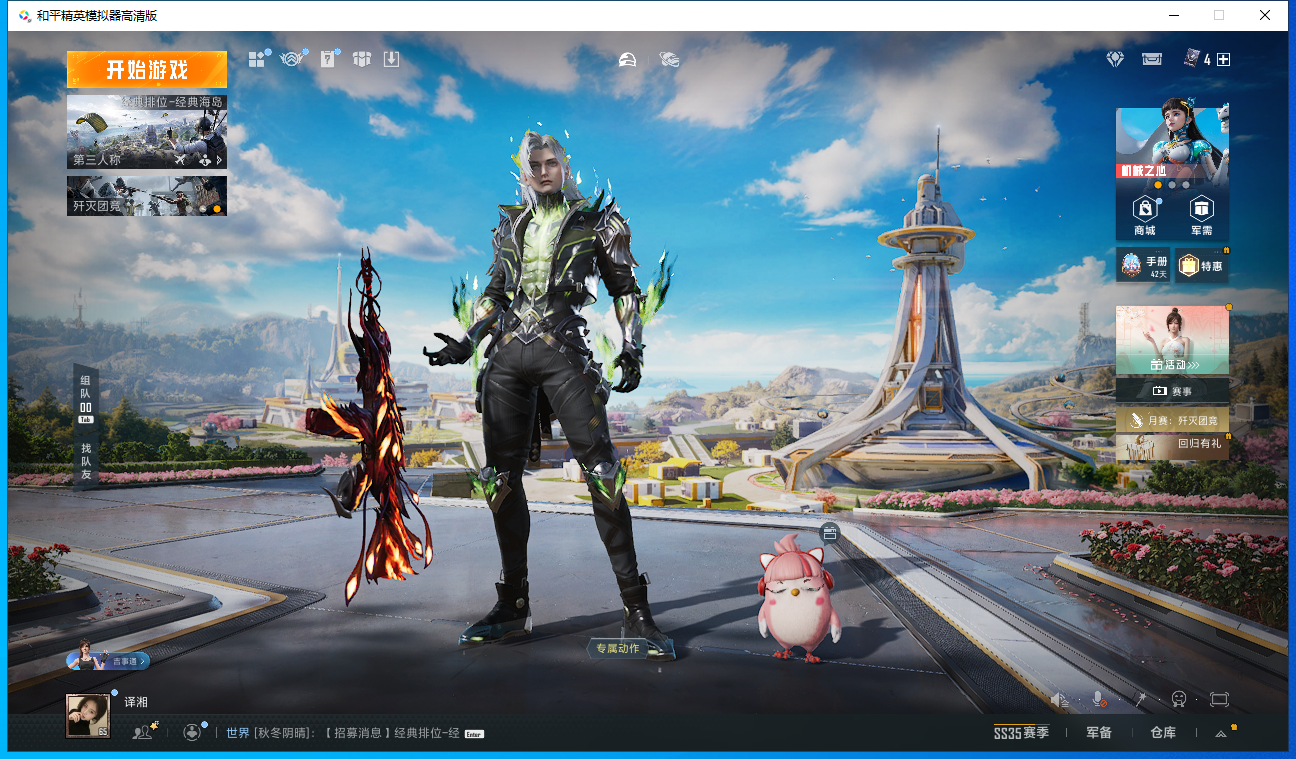Open the 经典海岛 ranked mode selector

[x=147, y=131]
